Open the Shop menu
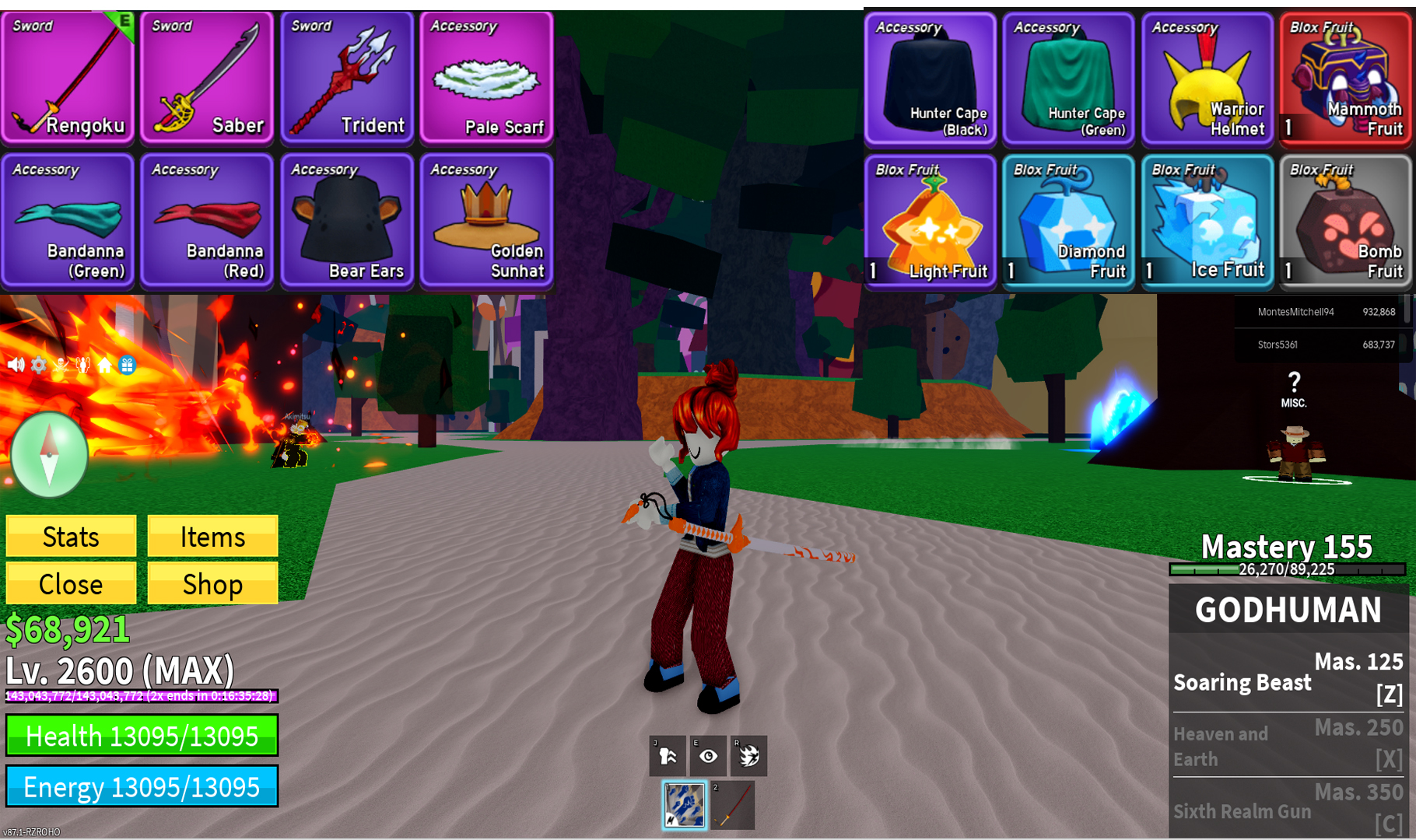This screenshot has width=1416, height=840. pyautogui.click(x=212, y=584)
